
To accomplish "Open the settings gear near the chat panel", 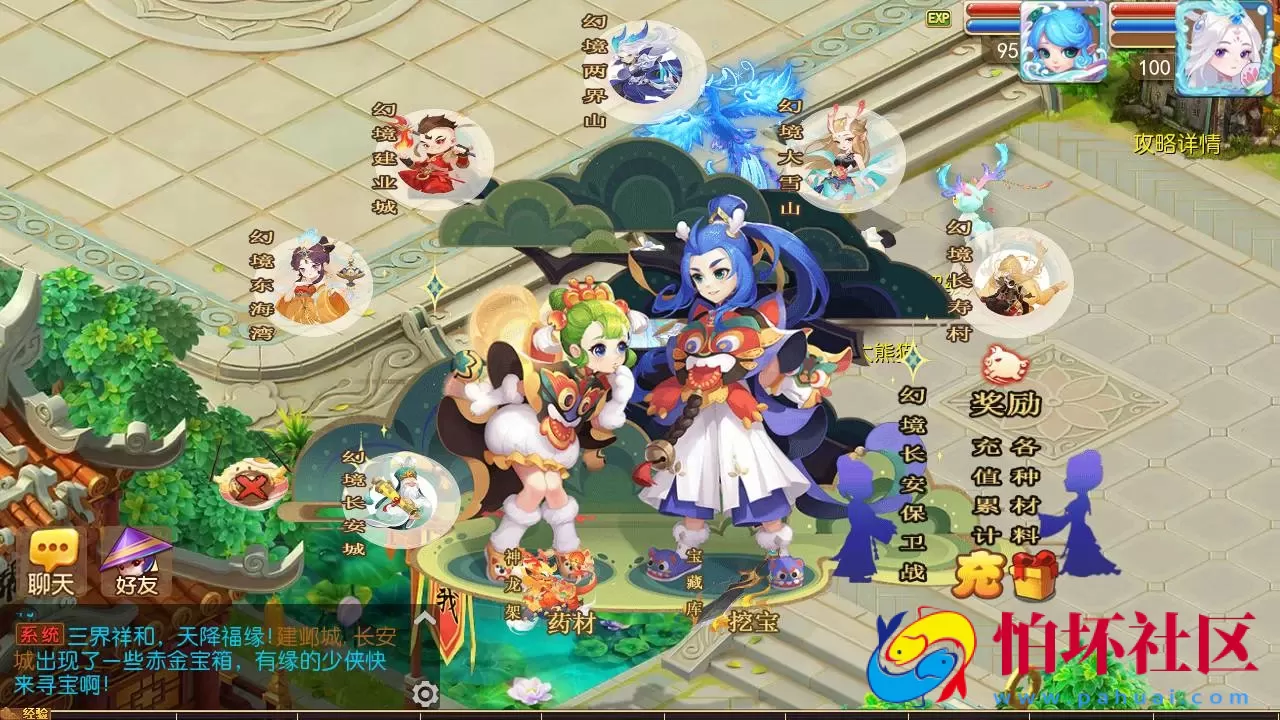I will 426,693.
